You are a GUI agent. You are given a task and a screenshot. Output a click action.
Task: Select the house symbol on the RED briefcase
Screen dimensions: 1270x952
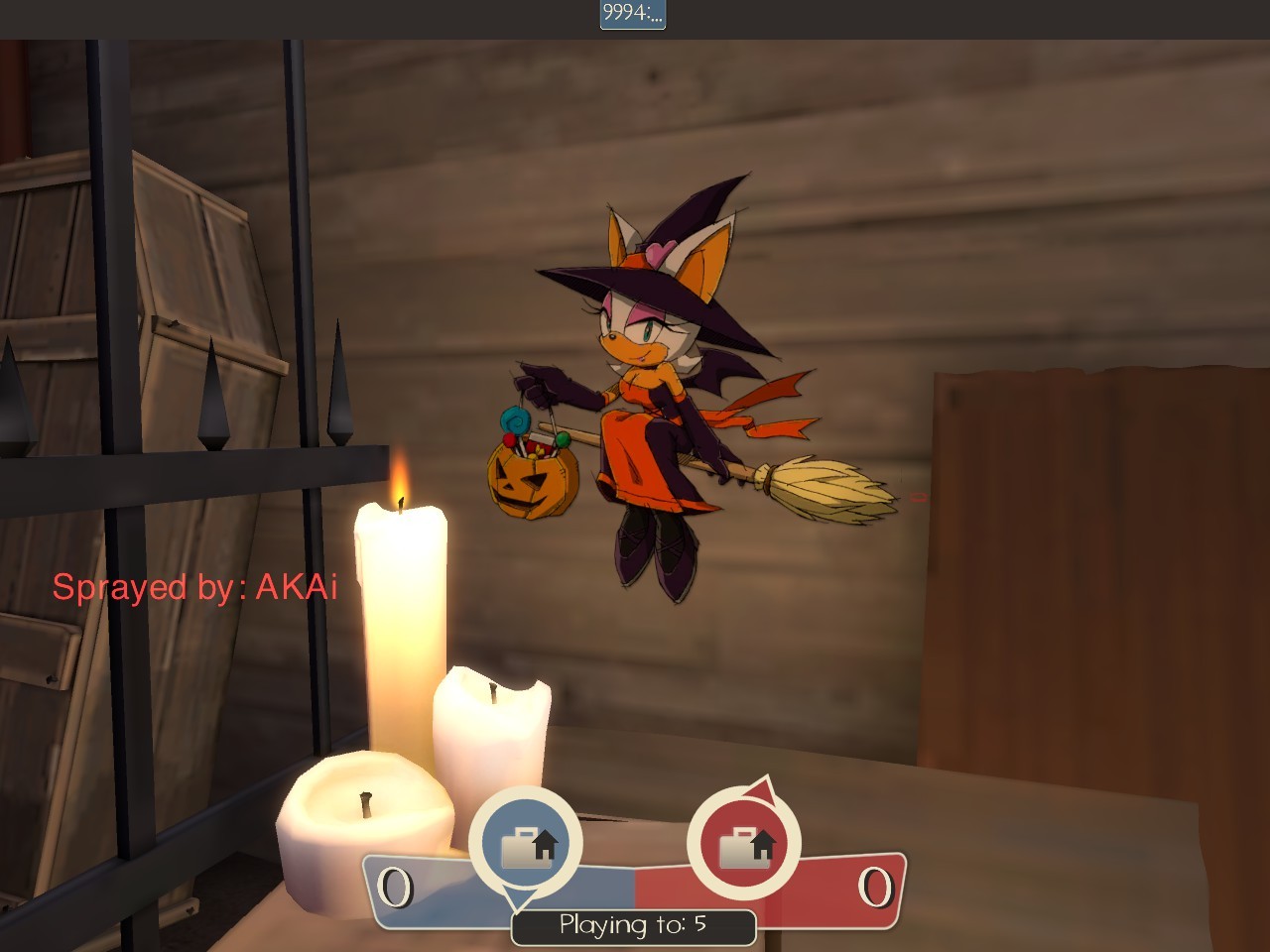[762, 843]
